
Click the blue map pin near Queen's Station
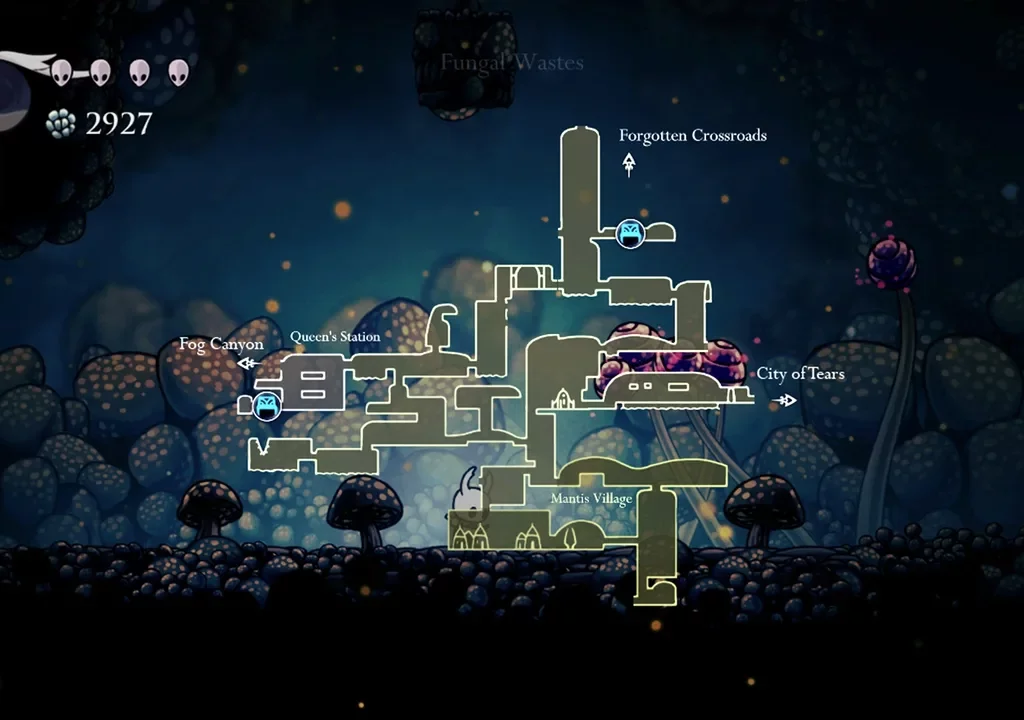(267, 405)
